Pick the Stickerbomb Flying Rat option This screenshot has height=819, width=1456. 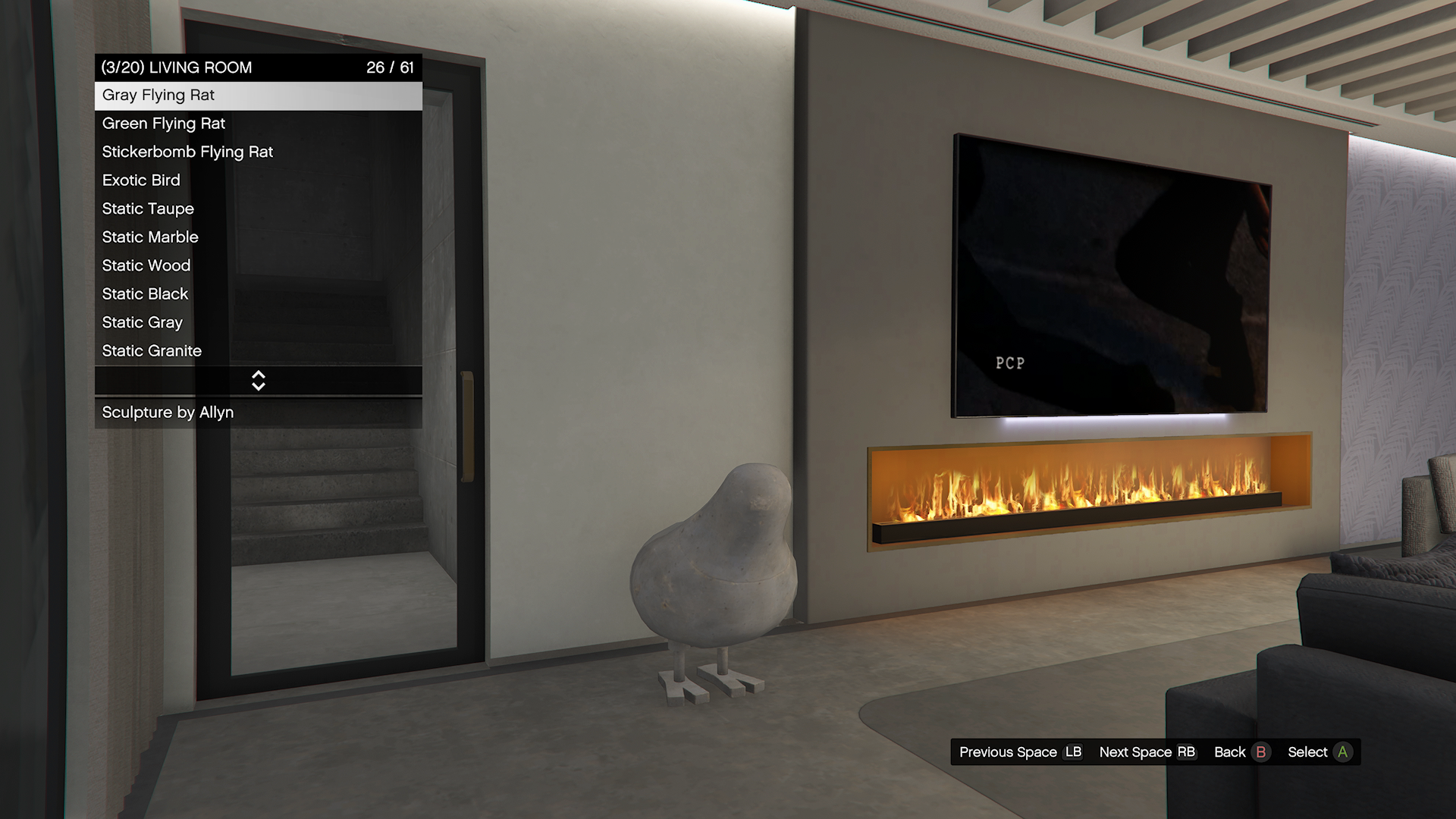tap(258, 152)
